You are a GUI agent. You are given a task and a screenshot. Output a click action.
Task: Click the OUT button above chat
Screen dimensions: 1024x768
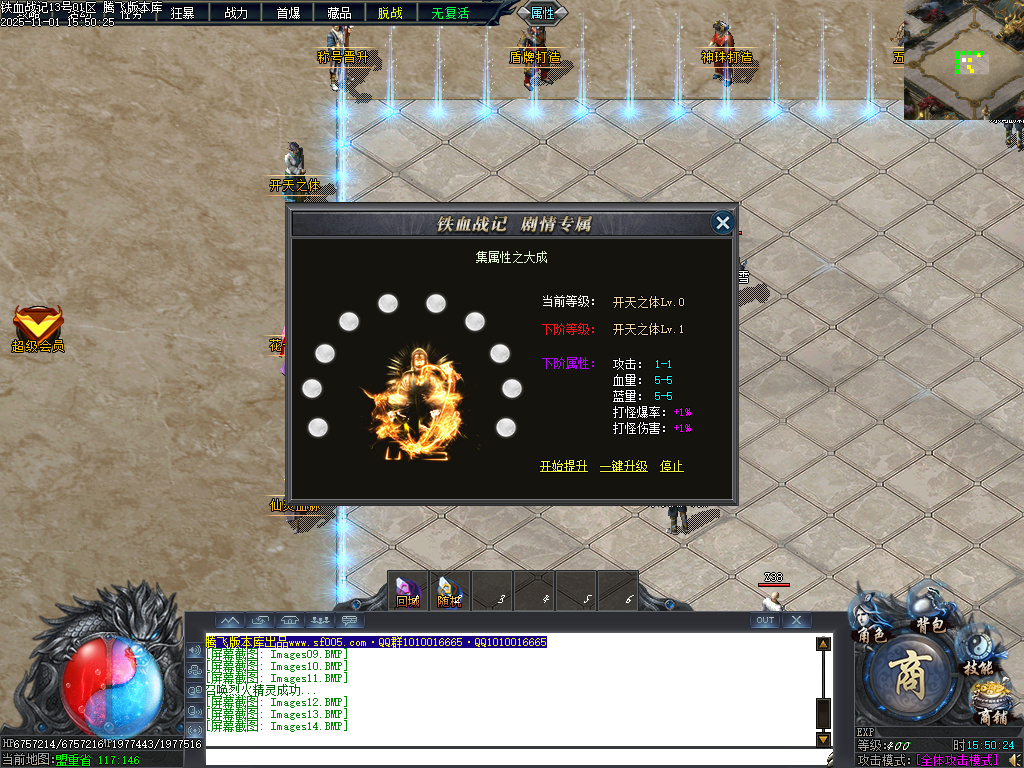coord(765,620)
